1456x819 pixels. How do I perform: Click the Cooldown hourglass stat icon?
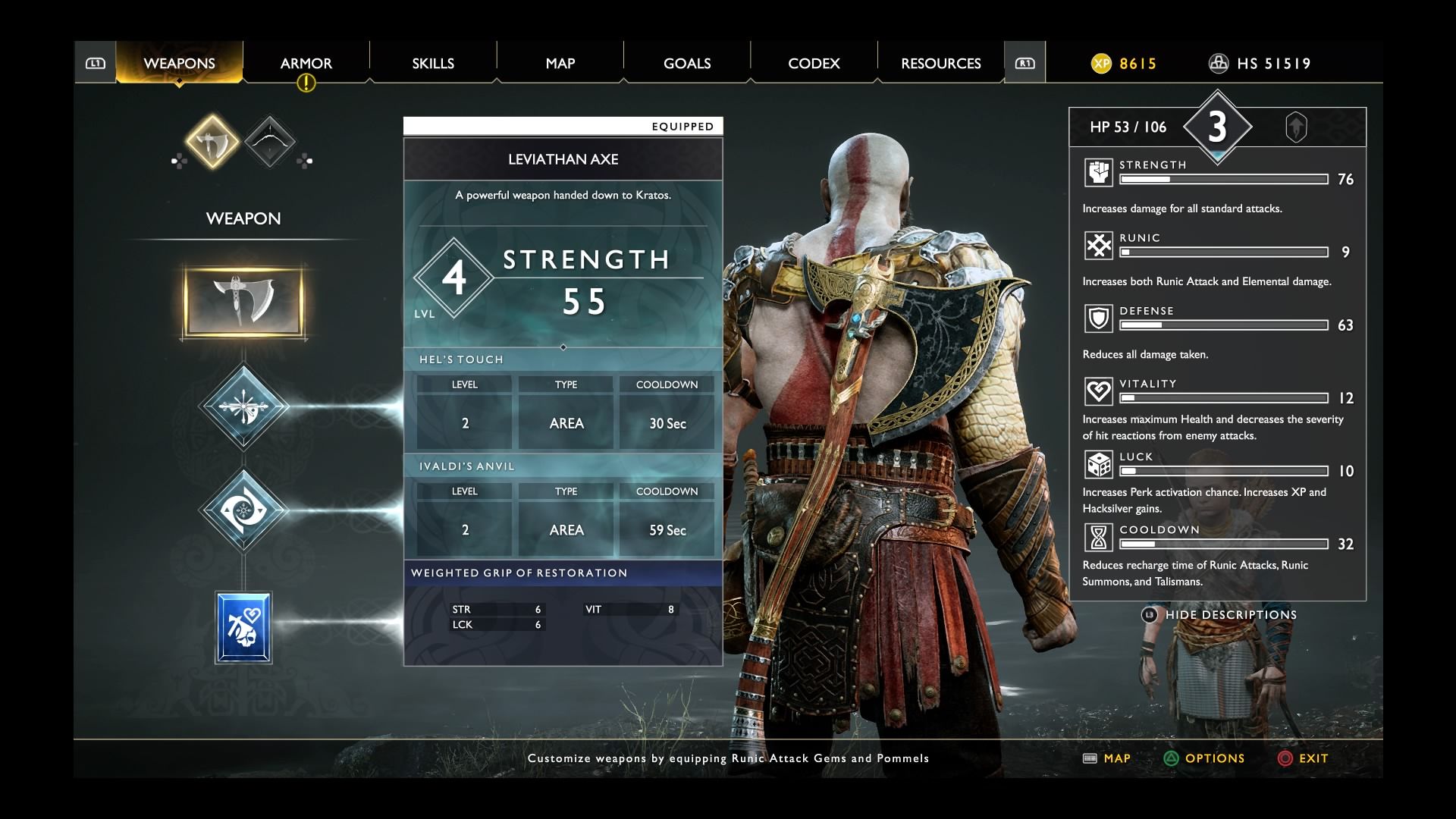tap(1098, 538)
